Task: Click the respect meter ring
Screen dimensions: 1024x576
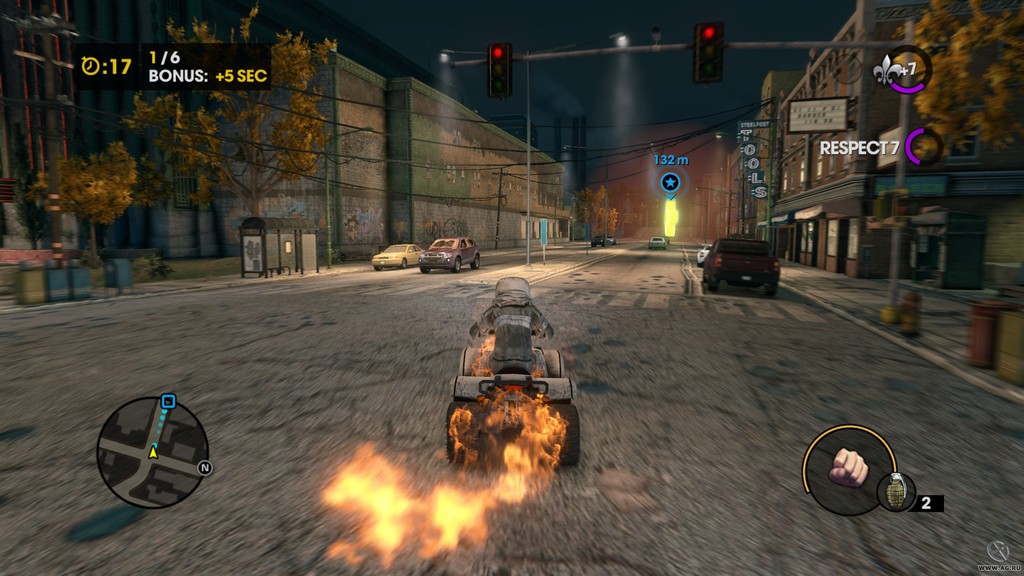Action: [x=925, y=147]
